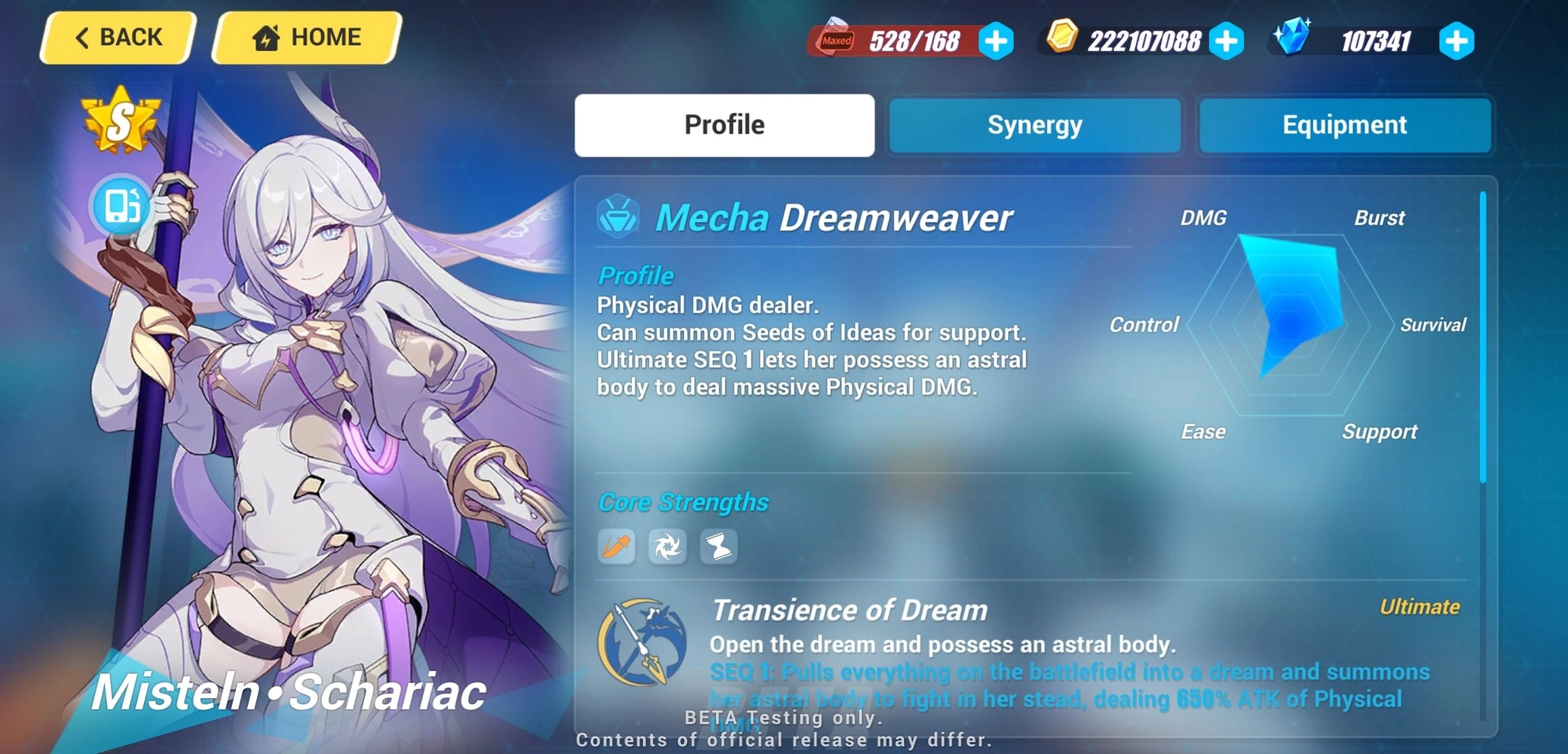Switch to the Synergy tab
This screenshot has height=754, width=1568.
[1034, 125]
